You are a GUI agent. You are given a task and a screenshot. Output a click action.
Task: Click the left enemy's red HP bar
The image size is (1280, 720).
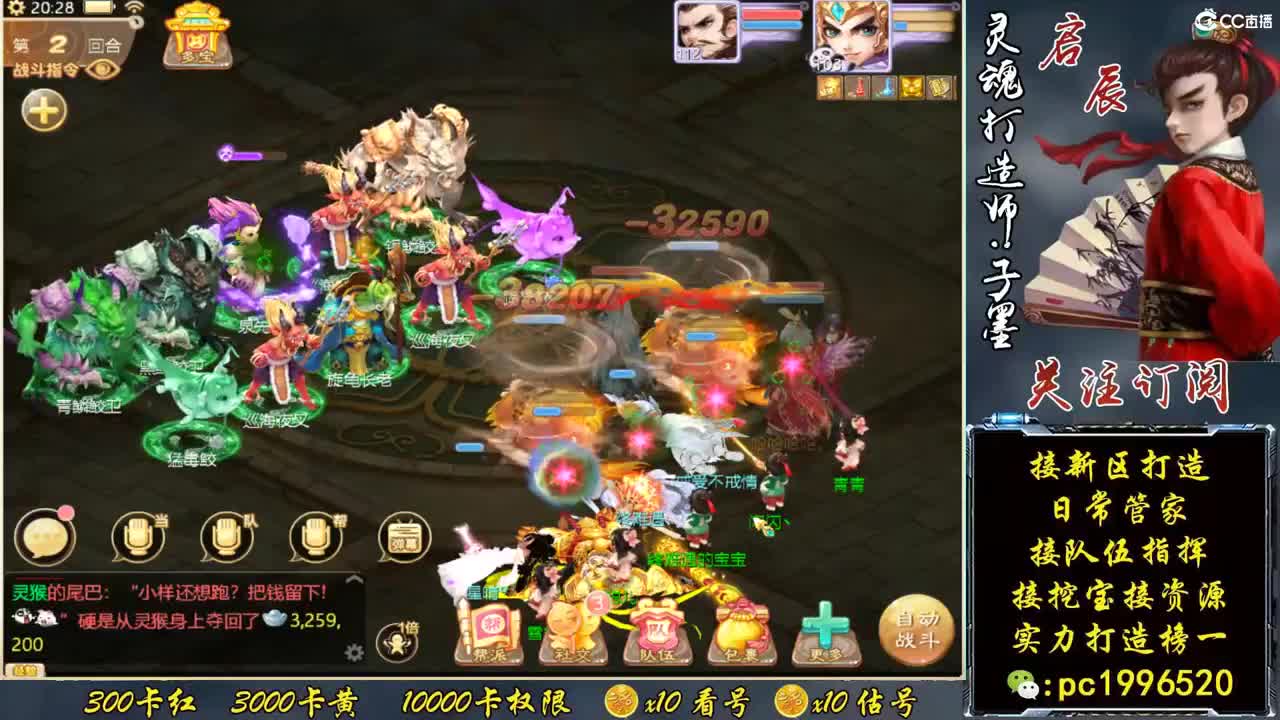pyautogui.click(x=772, y=14)
